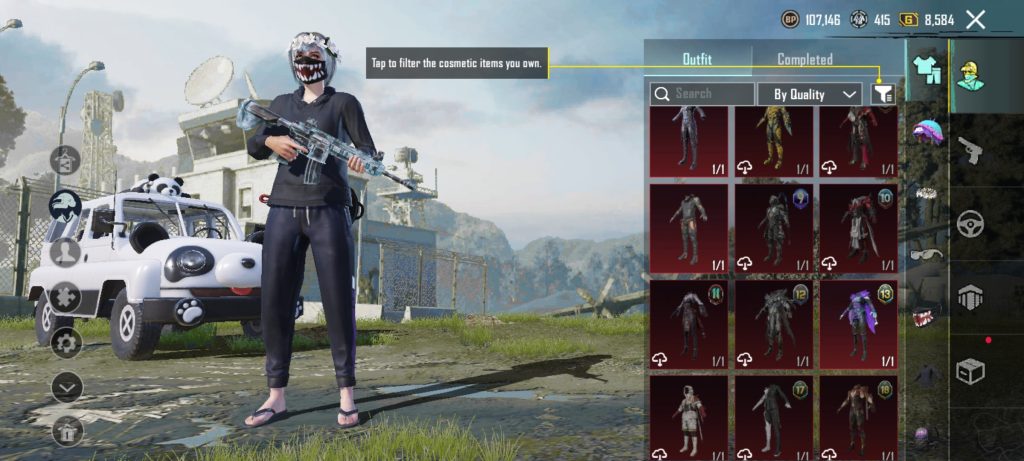This screenshot has width=1024, height=461.
Task: Toggle the owned cosmetic items filter
Action: pos(883,94)
